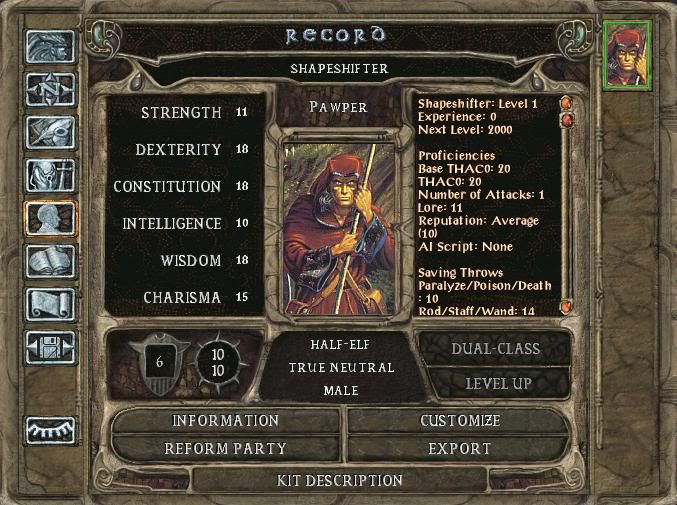This screenshot has height=505, width=677.
Task: Show the Kit Description
Action: coord(340,481)
